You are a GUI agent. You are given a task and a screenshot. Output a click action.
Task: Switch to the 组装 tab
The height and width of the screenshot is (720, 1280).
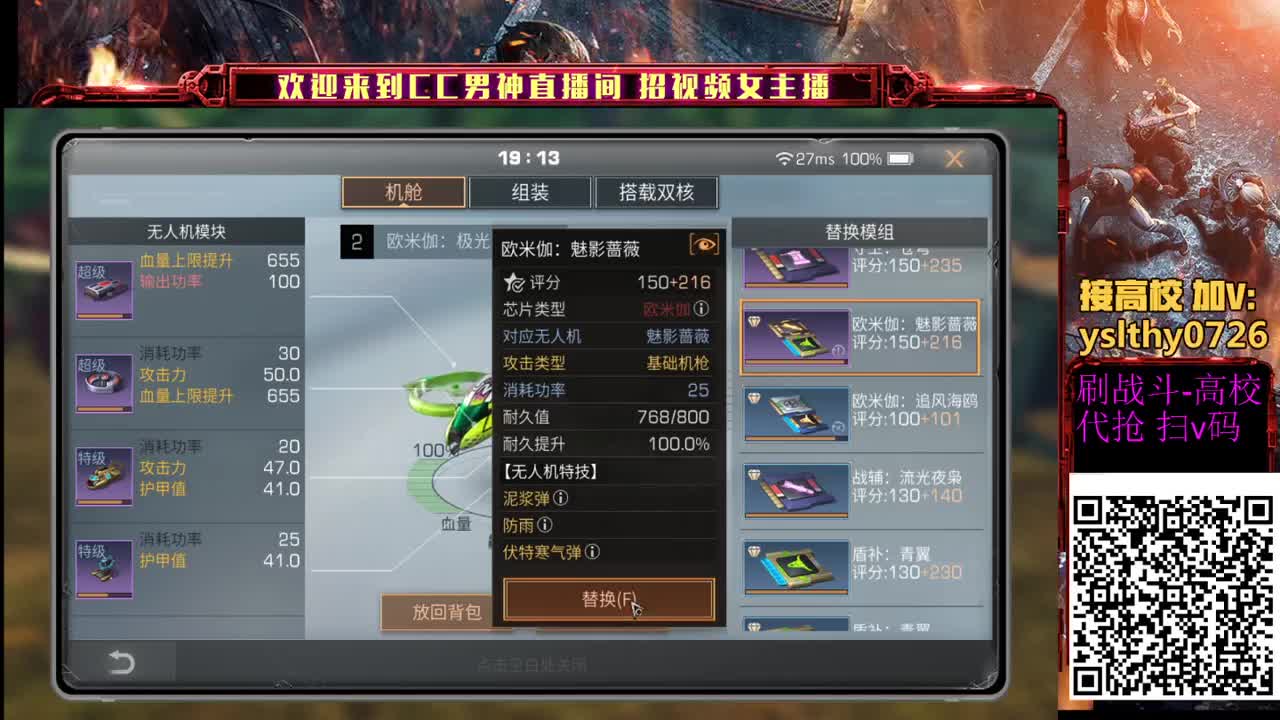point(528,192)
